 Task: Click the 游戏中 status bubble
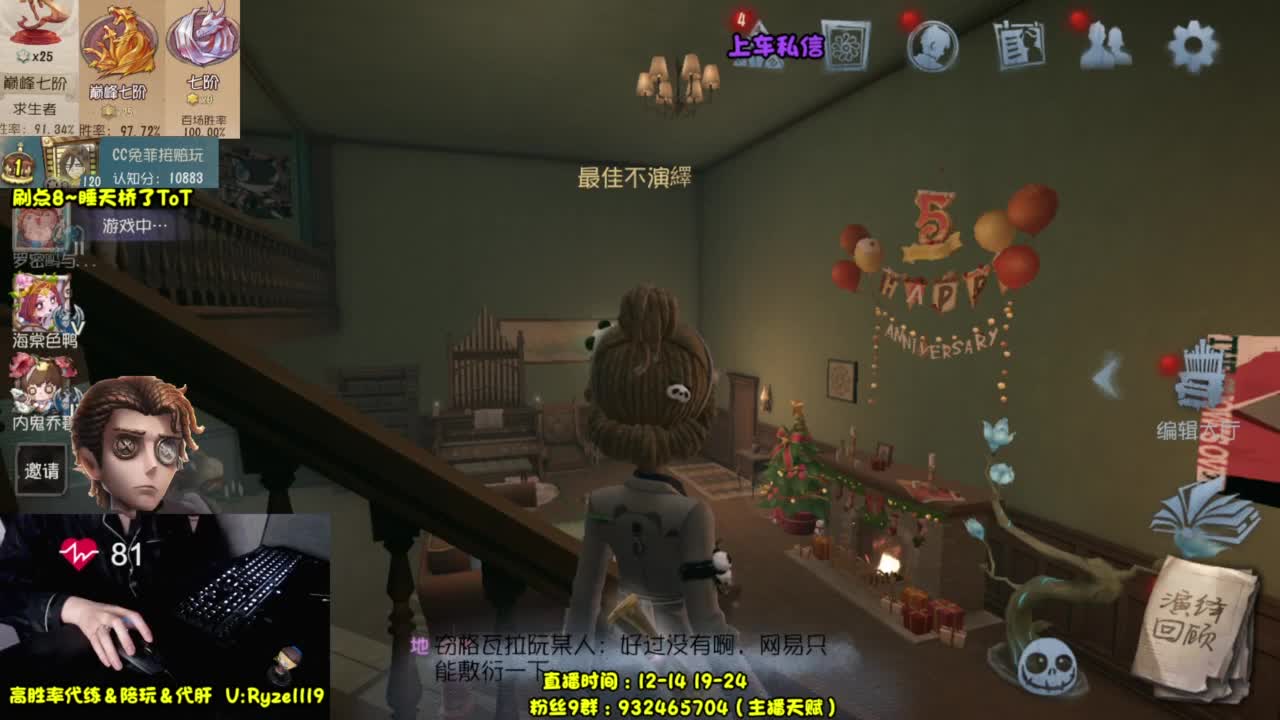[133, 225]
